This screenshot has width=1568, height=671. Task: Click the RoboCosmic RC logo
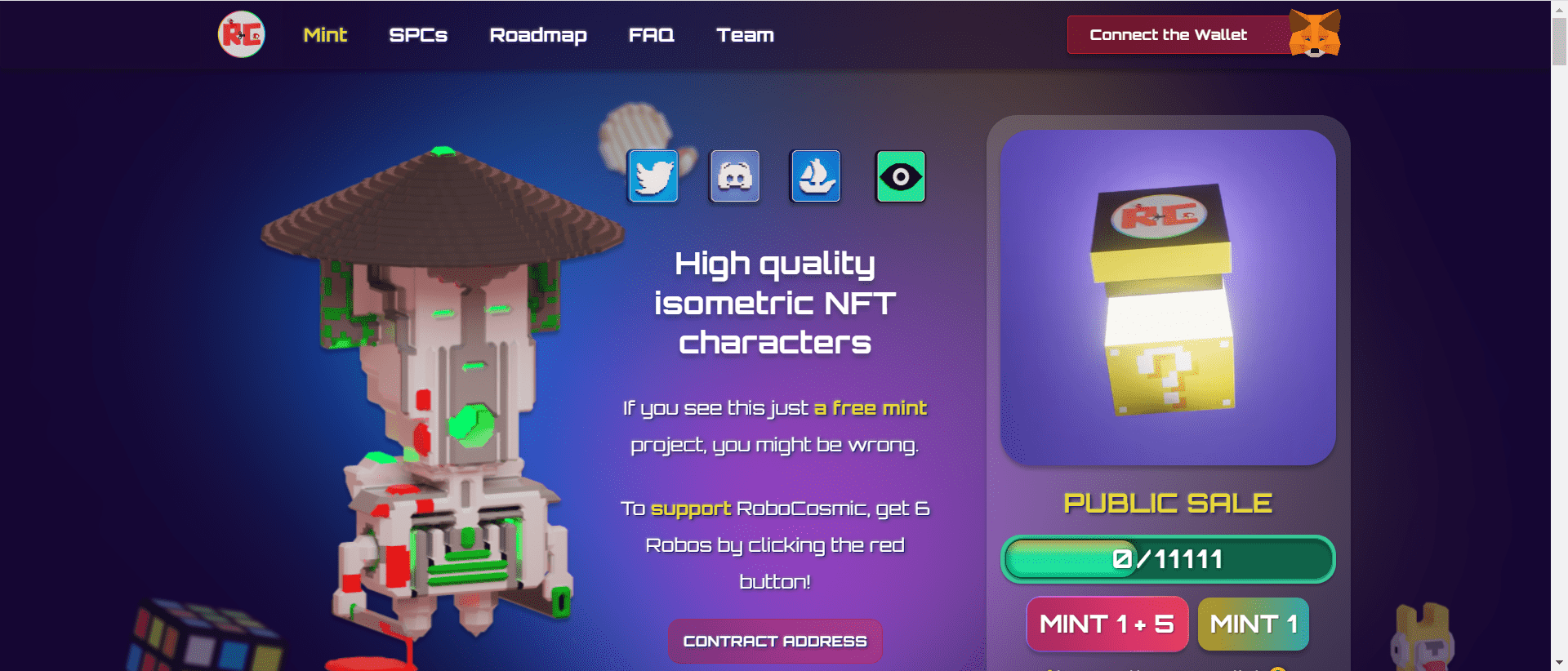[x=243, y=35]
